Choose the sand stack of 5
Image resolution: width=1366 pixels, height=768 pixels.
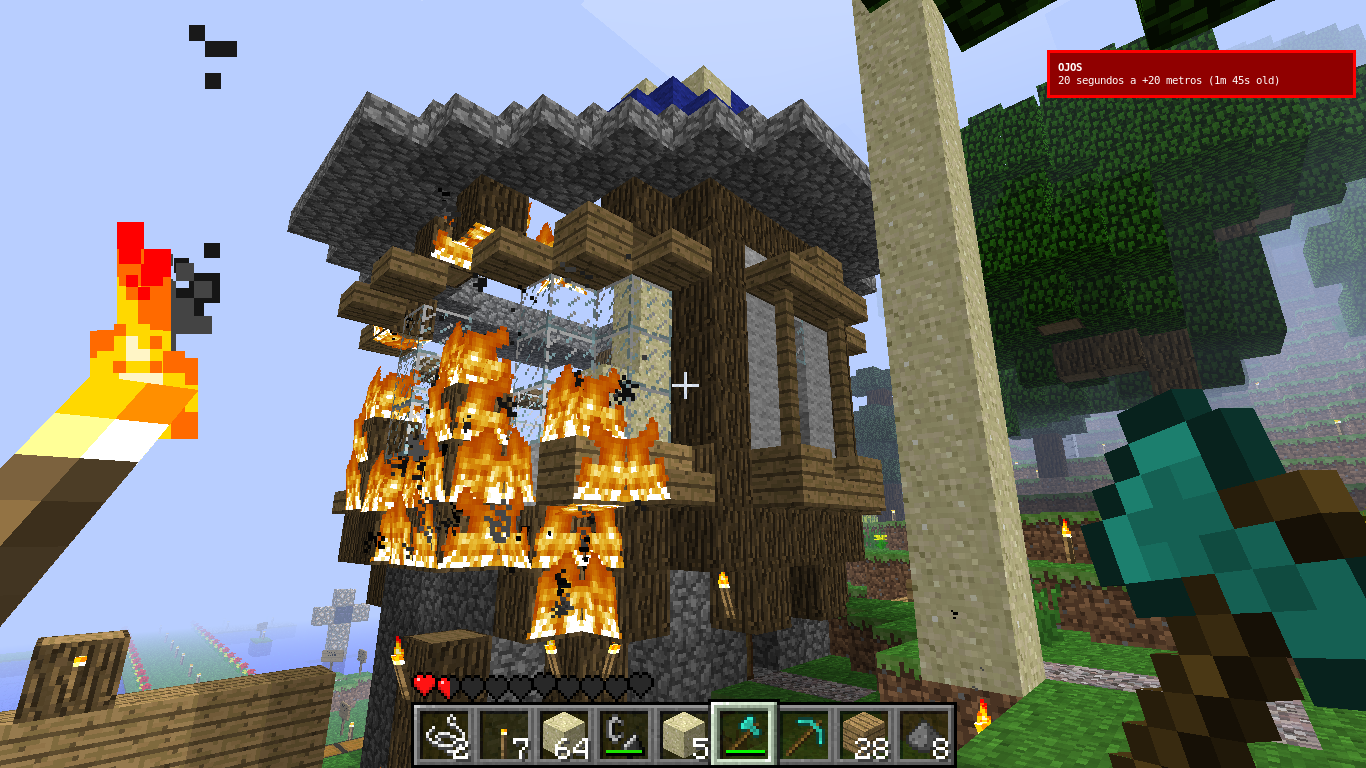coord(684,735)
